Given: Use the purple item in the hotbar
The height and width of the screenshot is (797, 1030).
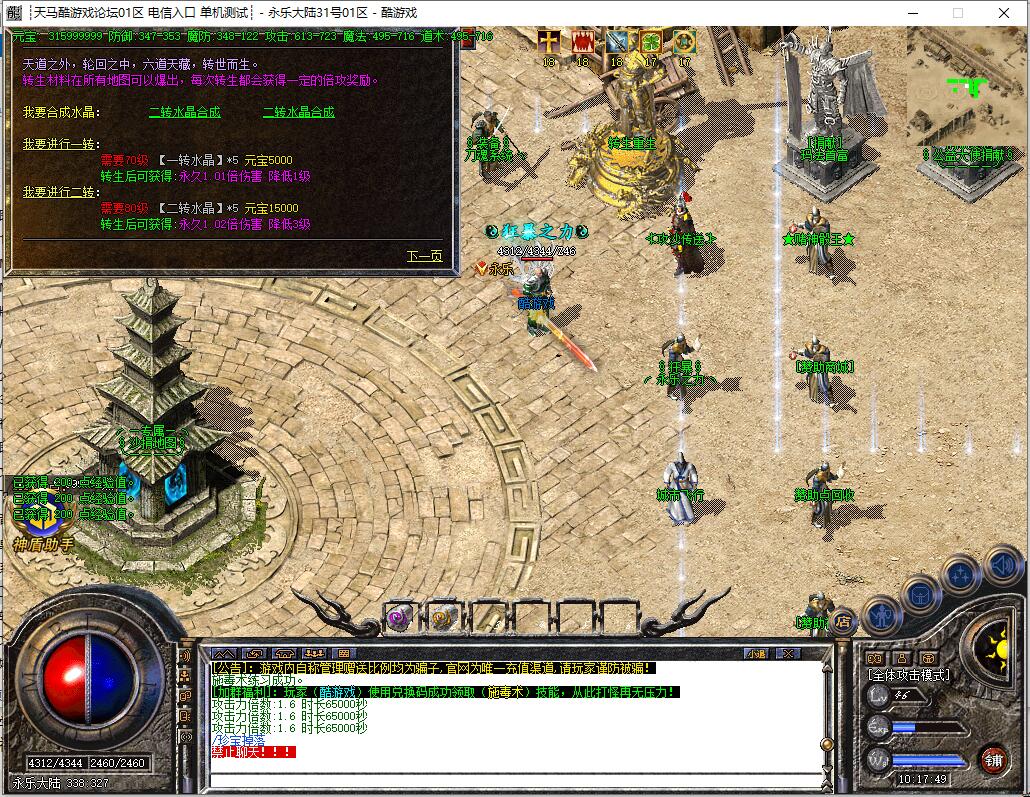Looking at the screenshot, I should [x=400, y=618].
